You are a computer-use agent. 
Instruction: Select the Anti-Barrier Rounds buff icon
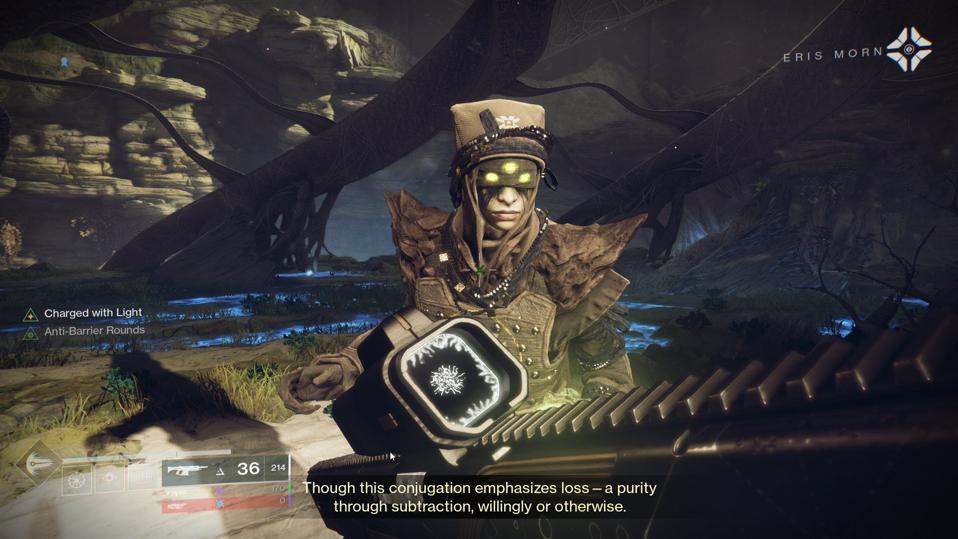pos(31,332)
